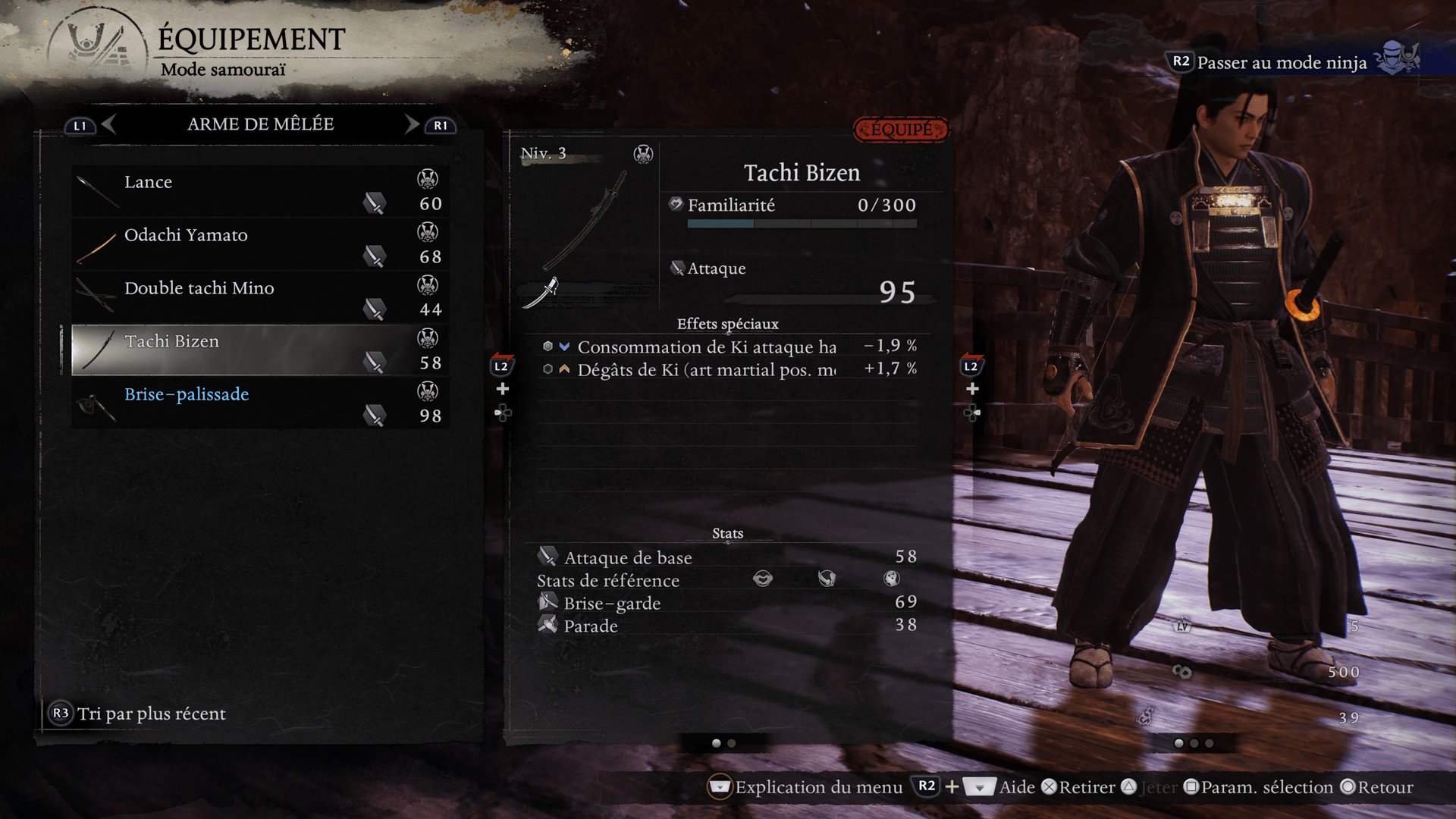Go back with Retour
Image resolution: width=1456 pixels, height=819 pixels.
1385,787
